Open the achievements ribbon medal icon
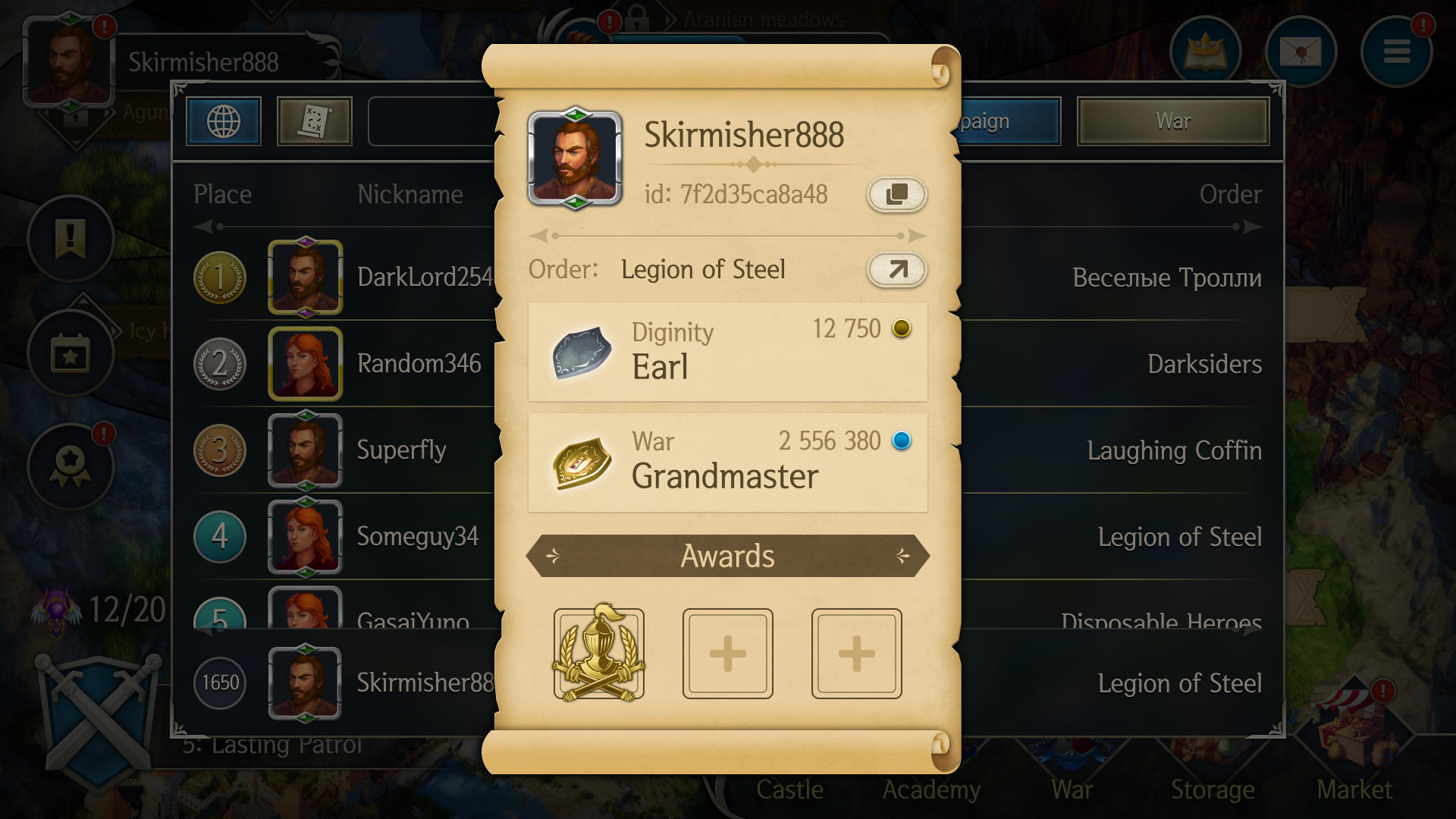 pyautogui.click(x=71, y=465)
